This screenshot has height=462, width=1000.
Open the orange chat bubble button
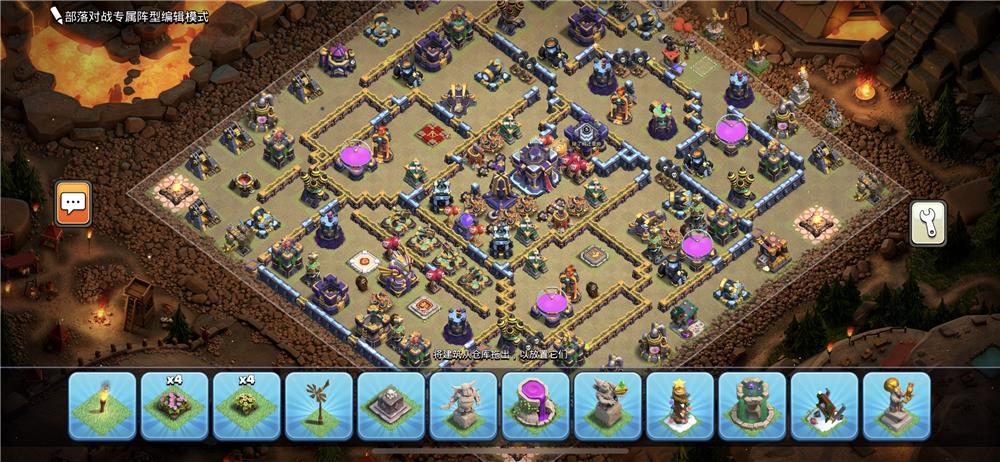tap(73, 203)
